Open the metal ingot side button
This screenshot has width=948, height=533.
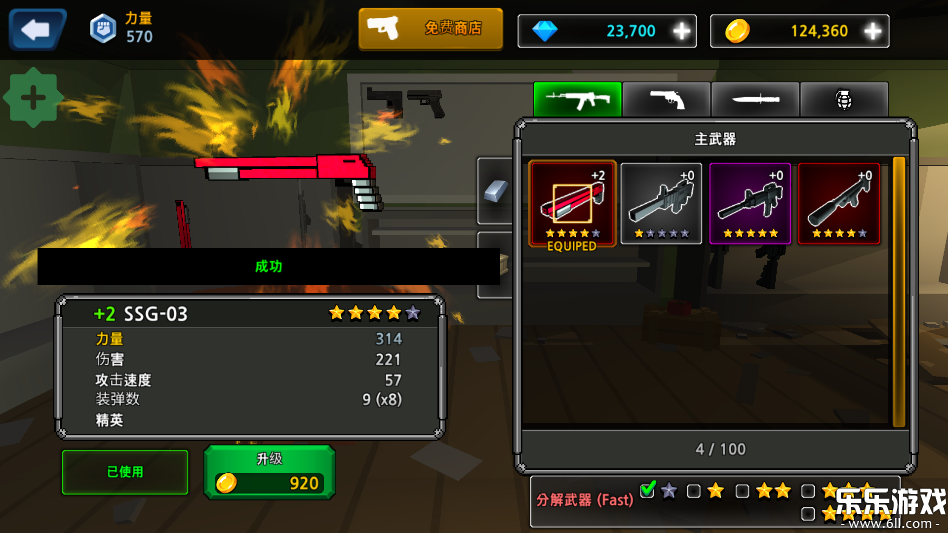[496, 190]
